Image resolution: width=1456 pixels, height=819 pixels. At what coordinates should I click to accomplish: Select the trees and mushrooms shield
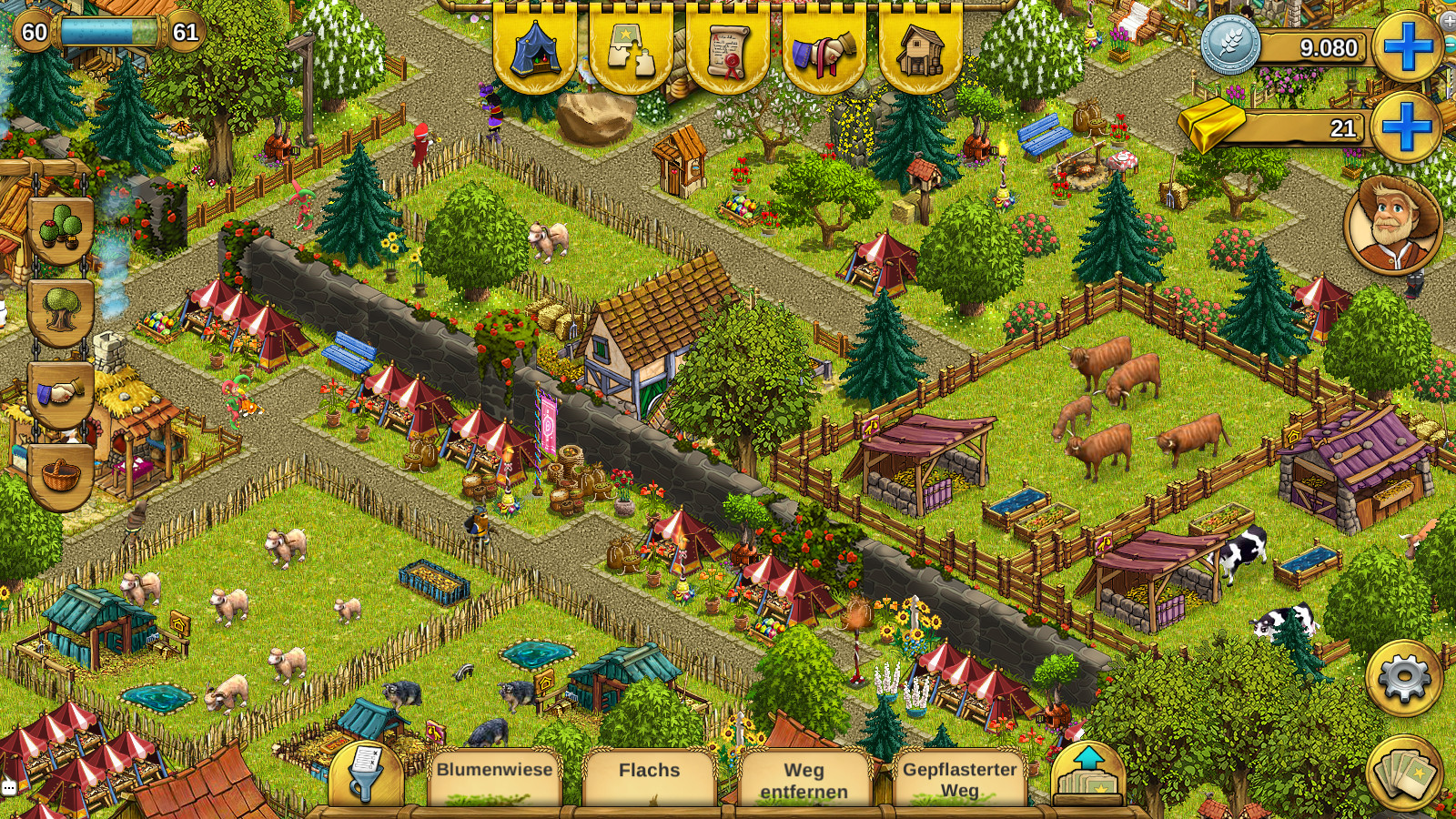tap(61, 227)
